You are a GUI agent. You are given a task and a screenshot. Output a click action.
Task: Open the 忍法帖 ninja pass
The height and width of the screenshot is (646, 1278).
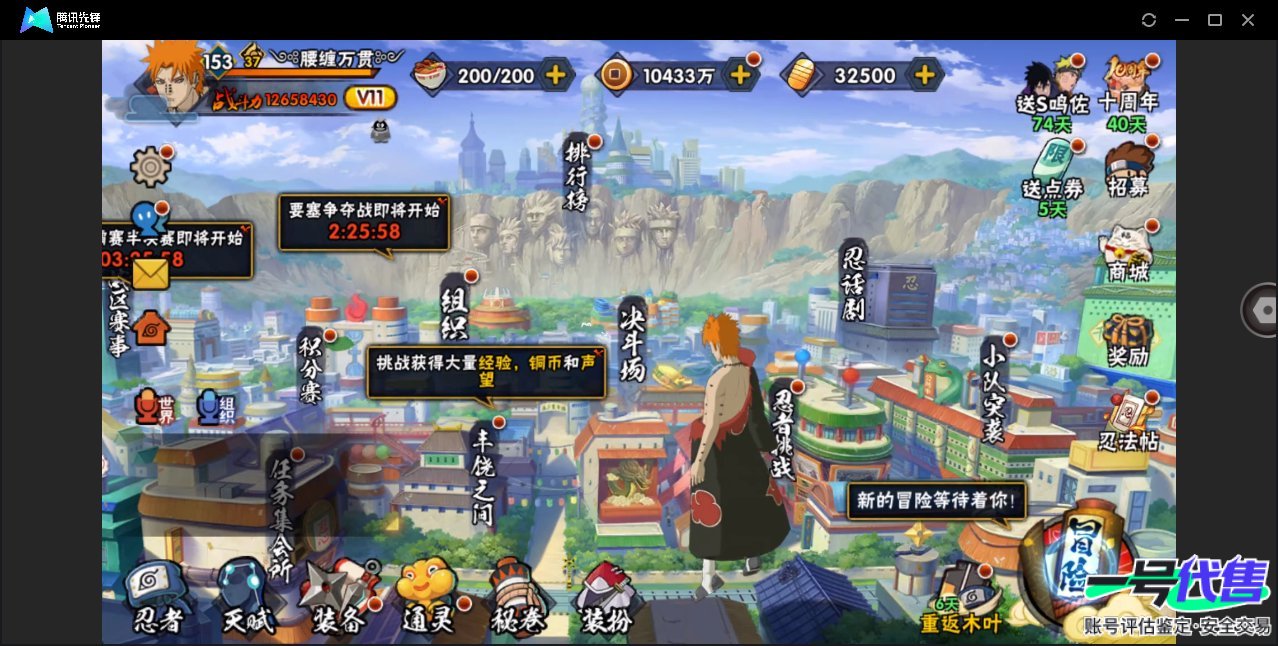click(1128, 422)
